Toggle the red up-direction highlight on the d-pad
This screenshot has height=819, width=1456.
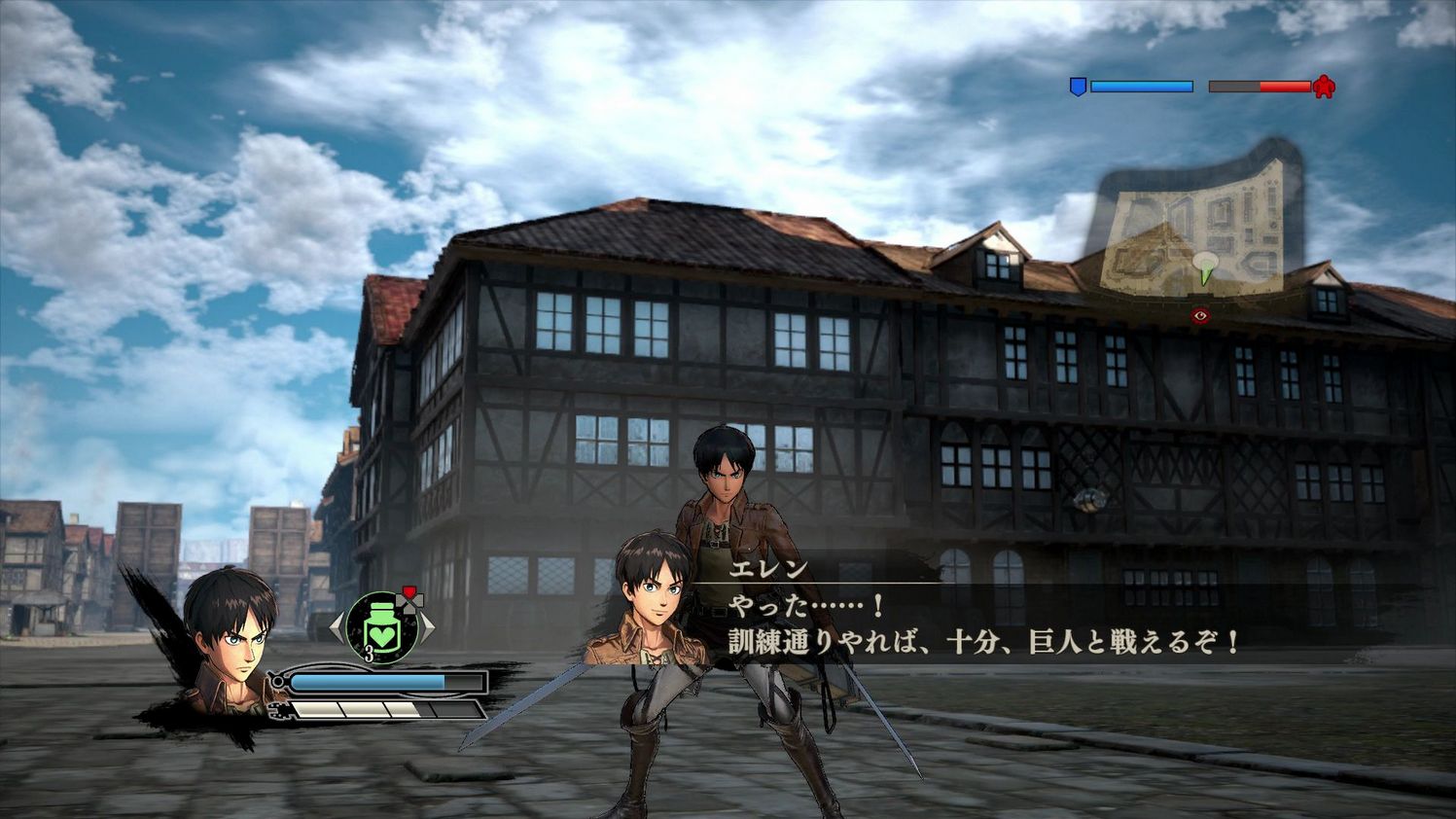click(408, 589)
